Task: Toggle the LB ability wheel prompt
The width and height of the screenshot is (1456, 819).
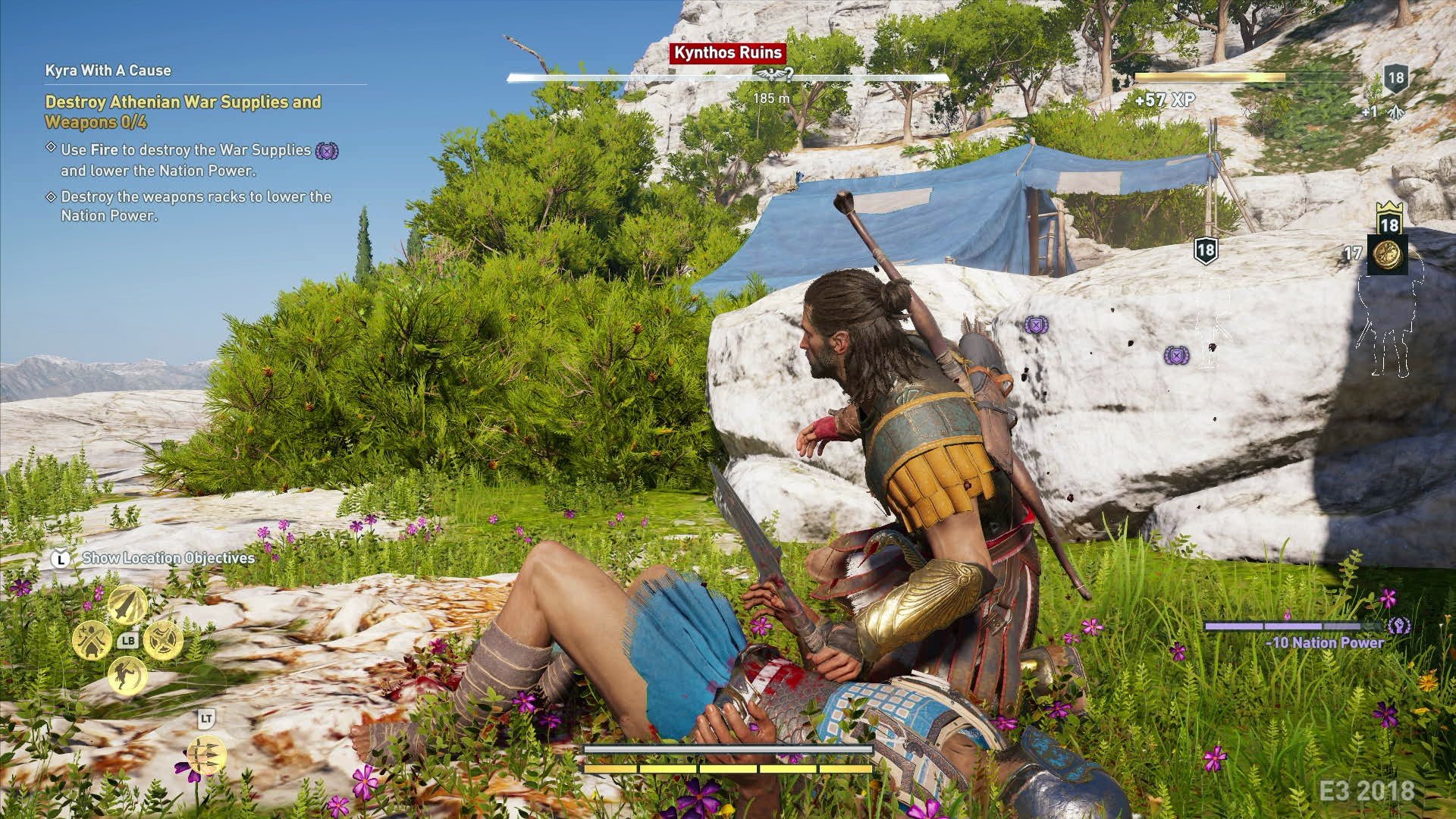Action: 128,640
